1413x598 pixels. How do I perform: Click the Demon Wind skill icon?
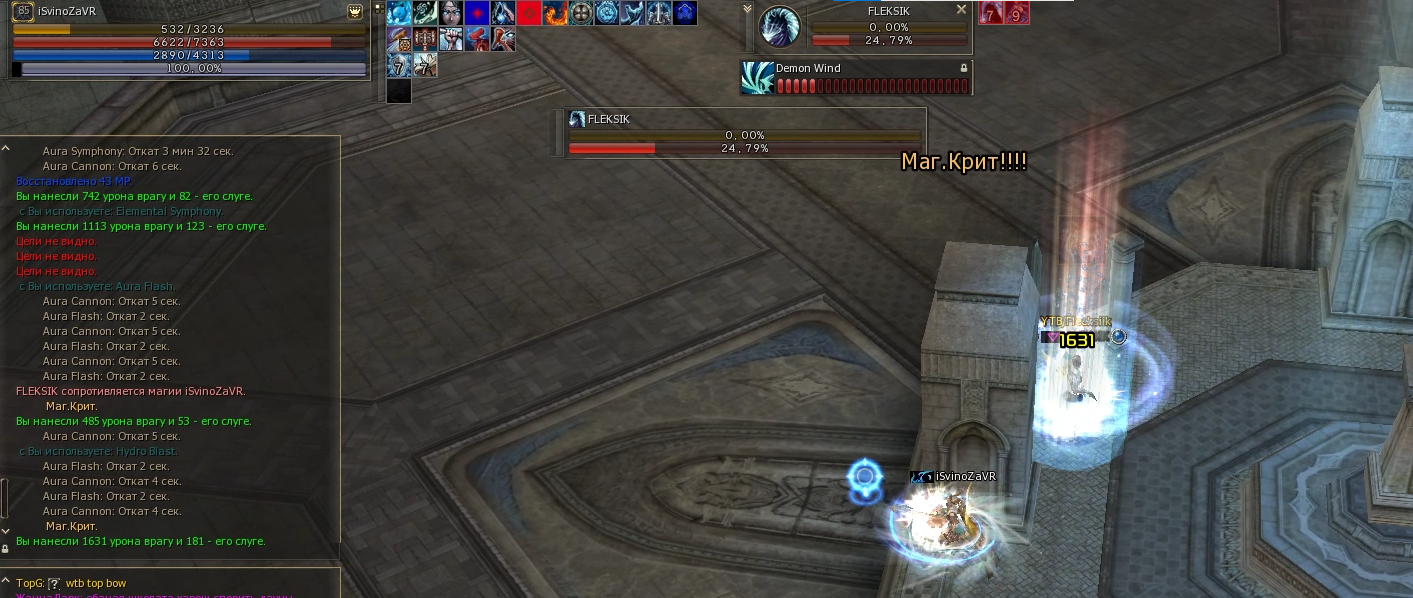[x=757, y=78]
